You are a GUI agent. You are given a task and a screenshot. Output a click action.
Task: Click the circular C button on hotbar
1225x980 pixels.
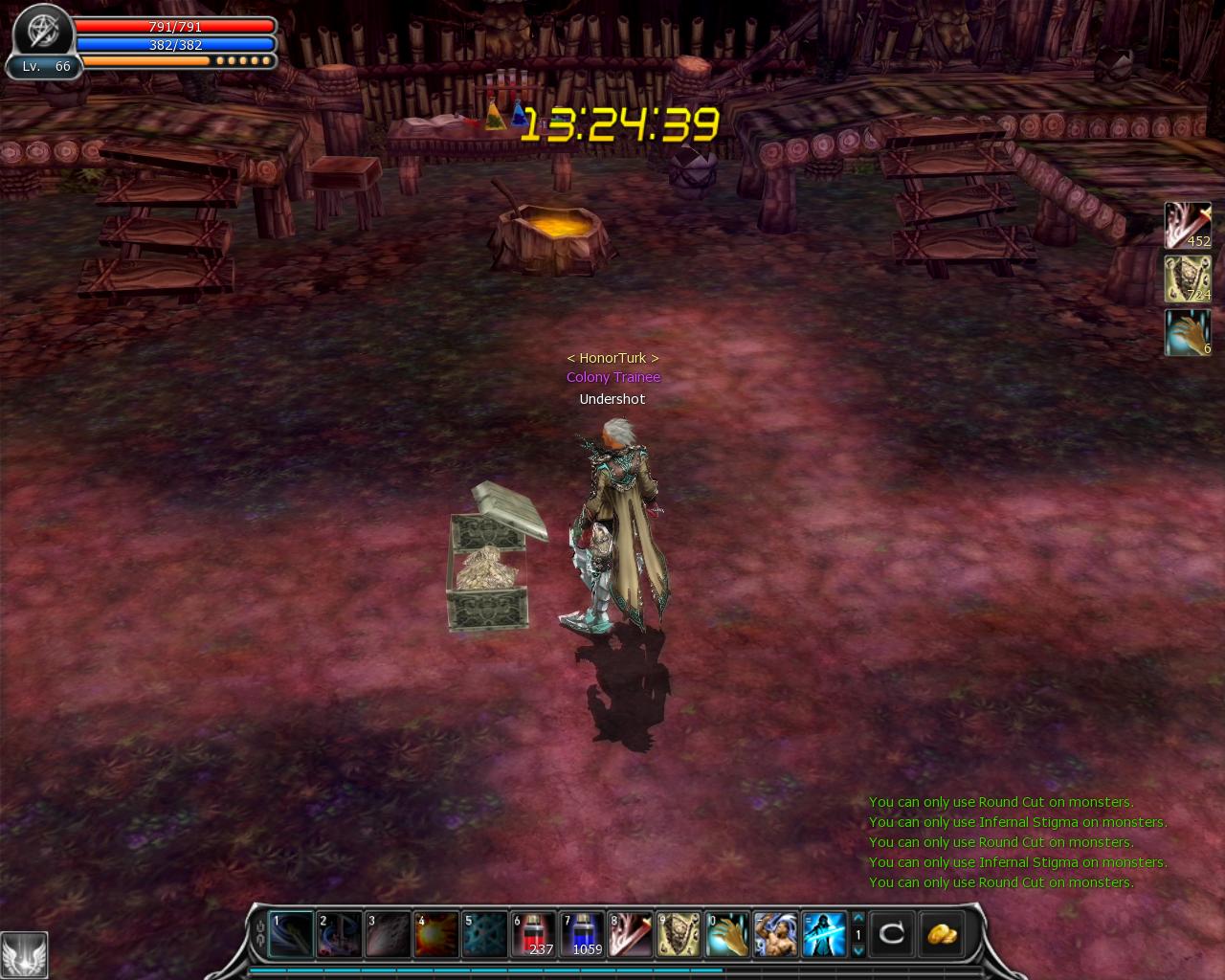891,933
